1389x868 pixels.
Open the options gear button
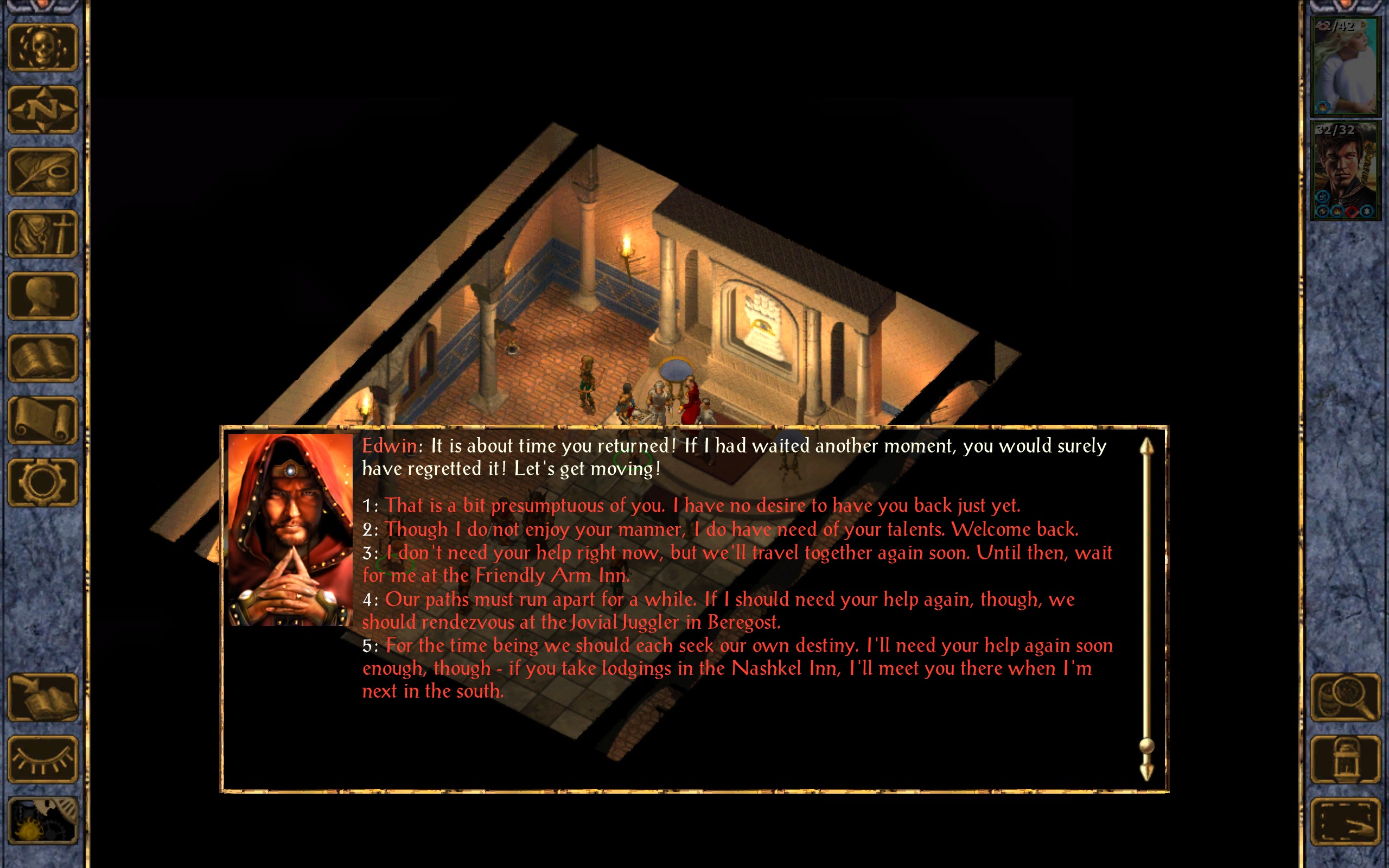tap(42, 482)
